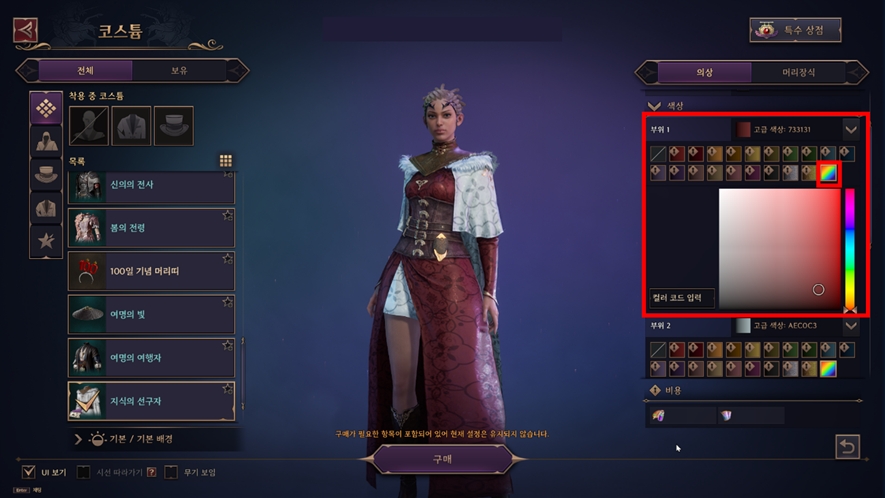Select the 의상 outfit tab
The height and width of the screenshot is (498, 885).
click(704, 72)
